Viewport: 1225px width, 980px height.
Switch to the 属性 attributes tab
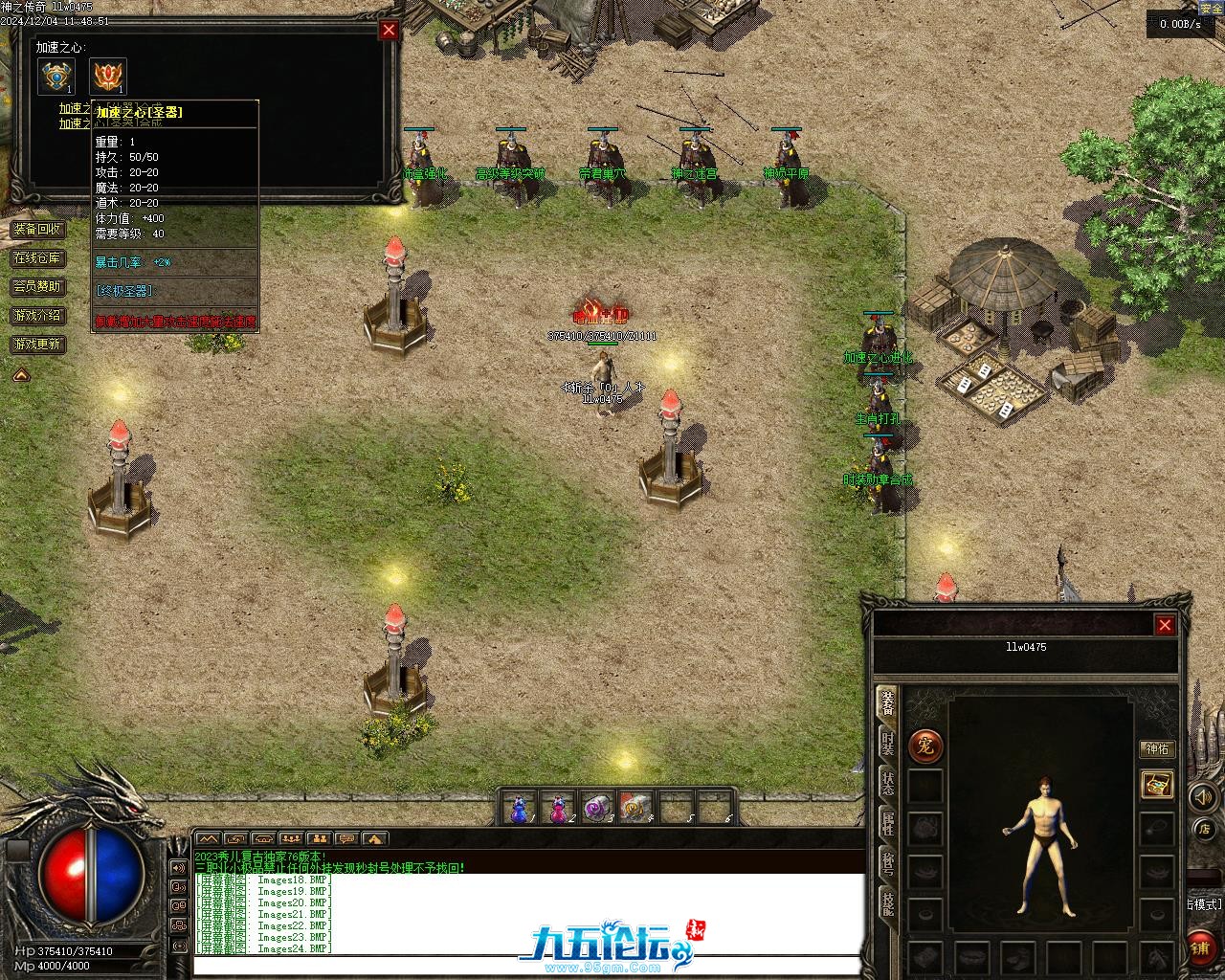click(887, 823)
